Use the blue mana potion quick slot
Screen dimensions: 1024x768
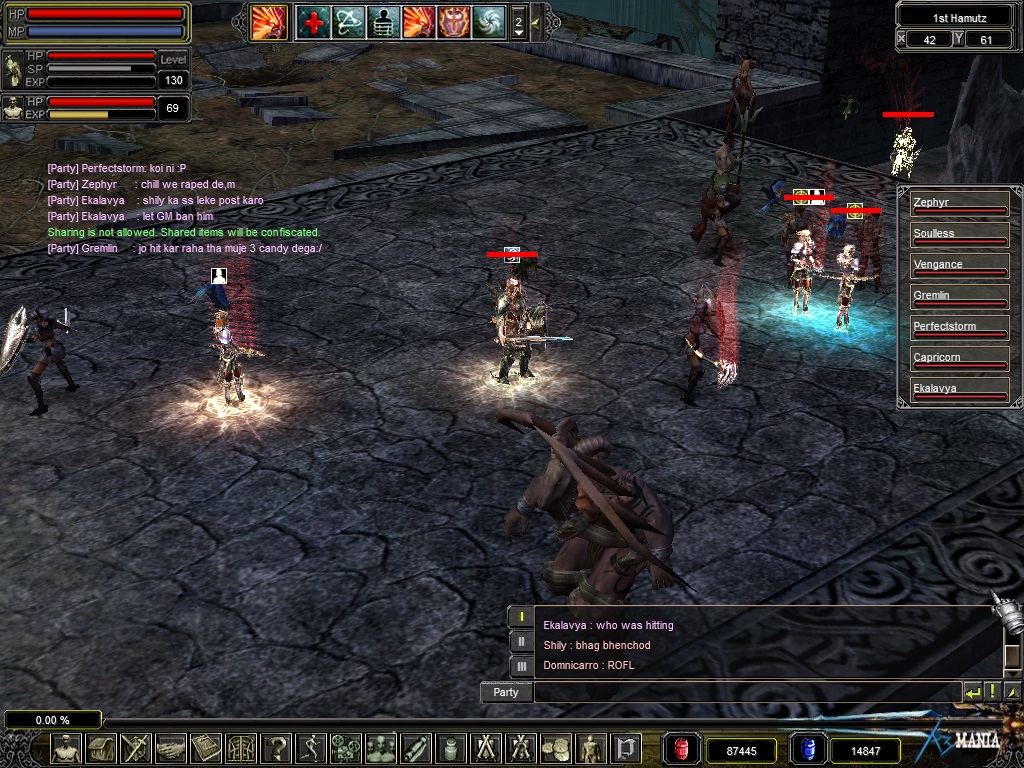pyautogui.click(x=807, y=750)
